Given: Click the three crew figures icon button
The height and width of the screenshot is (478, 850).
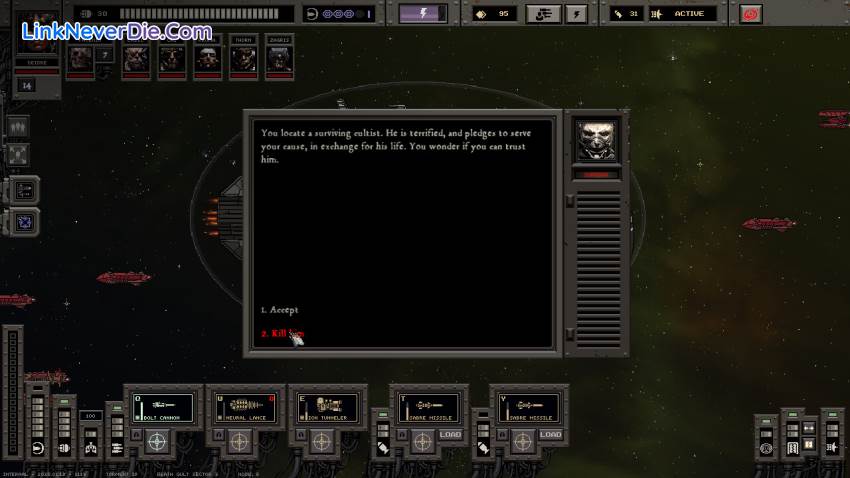Looking at the screenshot, I should (18, 127).
